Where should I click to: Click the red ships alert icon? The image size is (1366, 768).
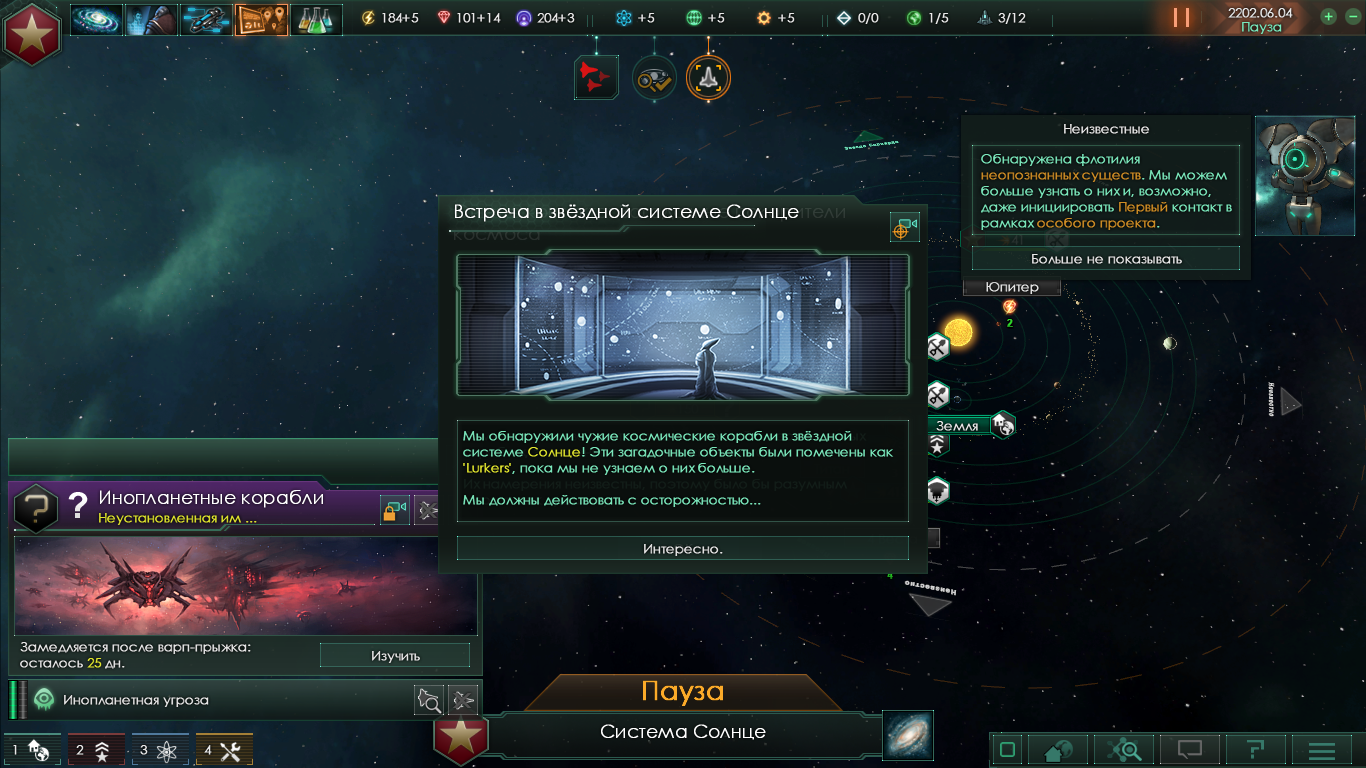pos(597,77)
